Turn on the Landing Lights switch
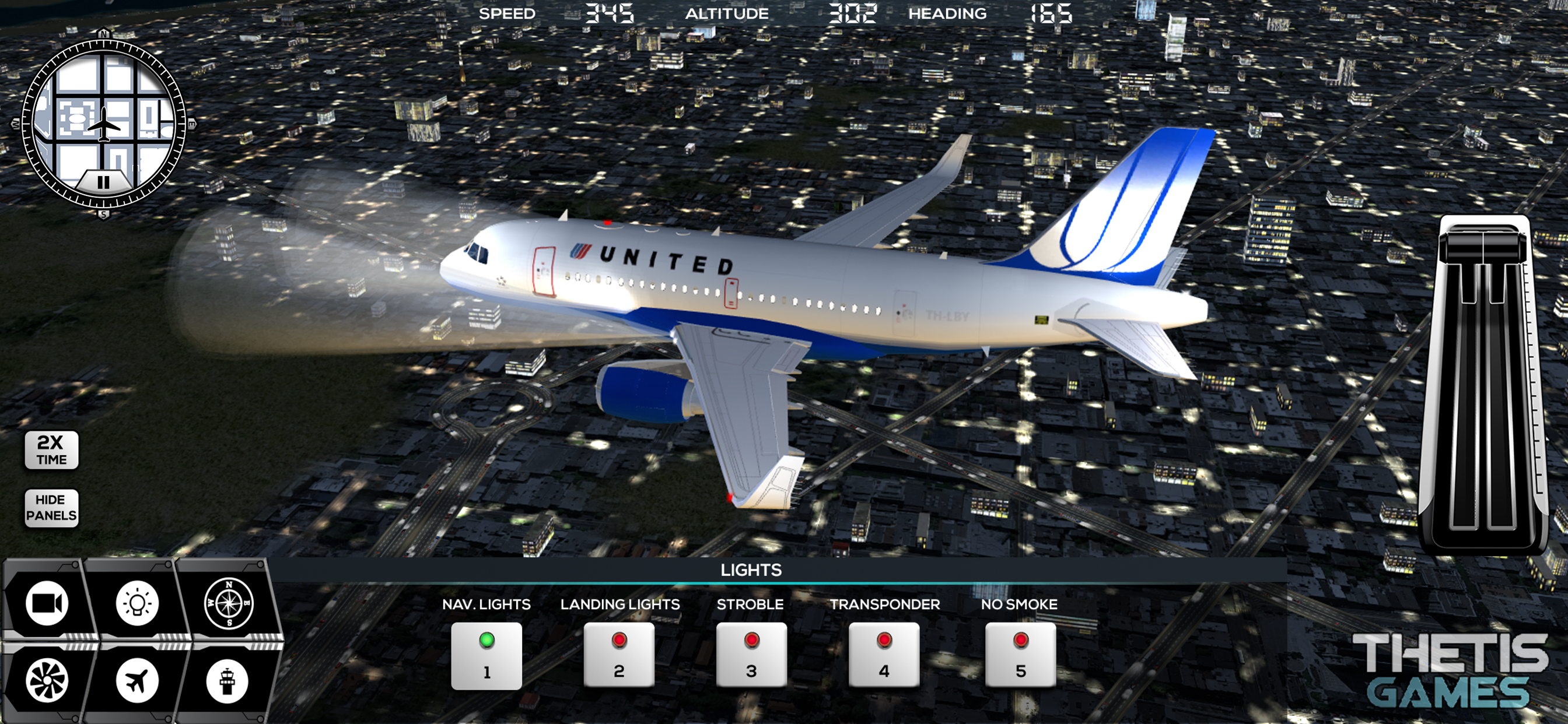 619,655
